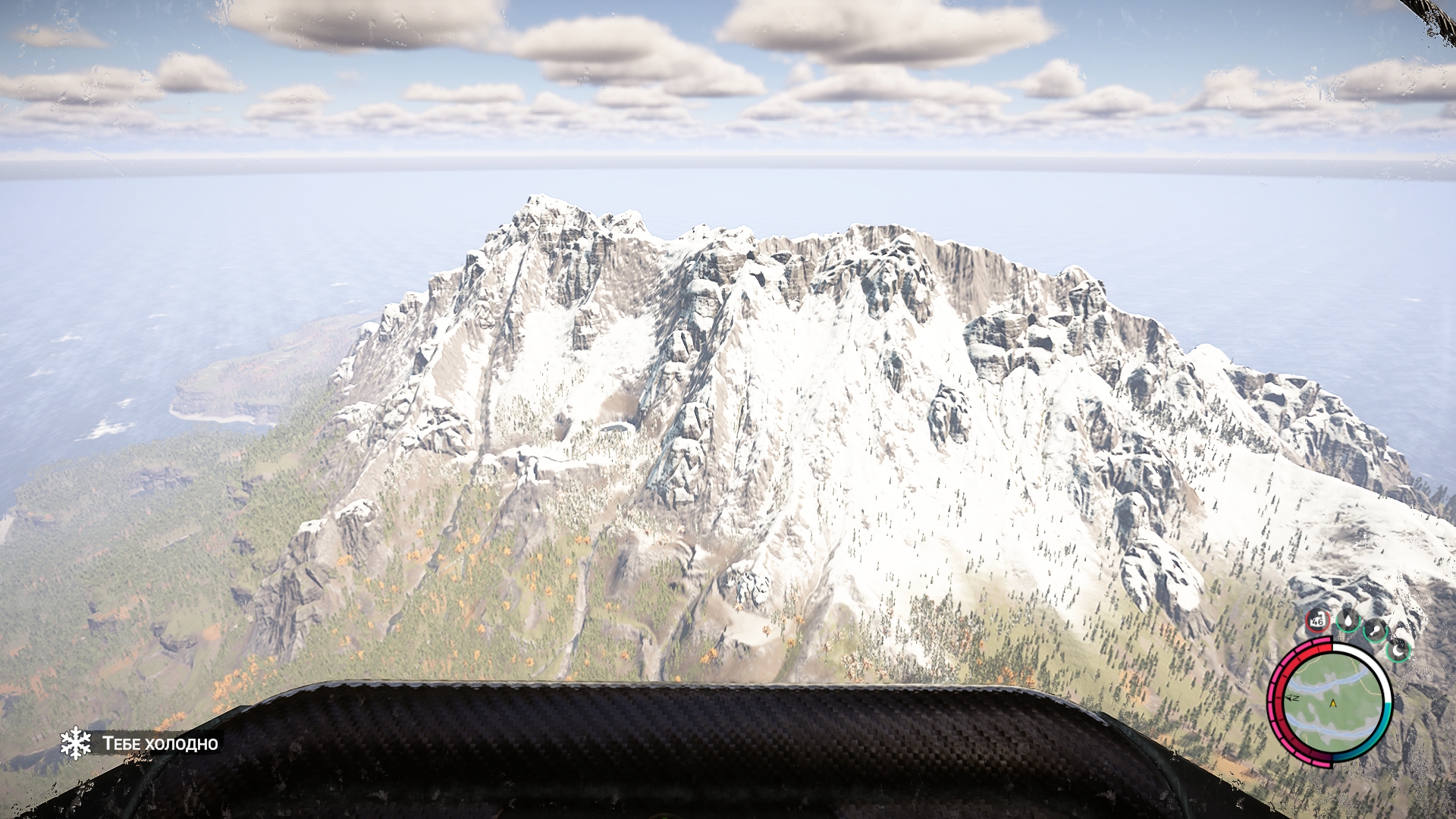
Task: Select the crescent moon rest icon
Action: 1398,649
